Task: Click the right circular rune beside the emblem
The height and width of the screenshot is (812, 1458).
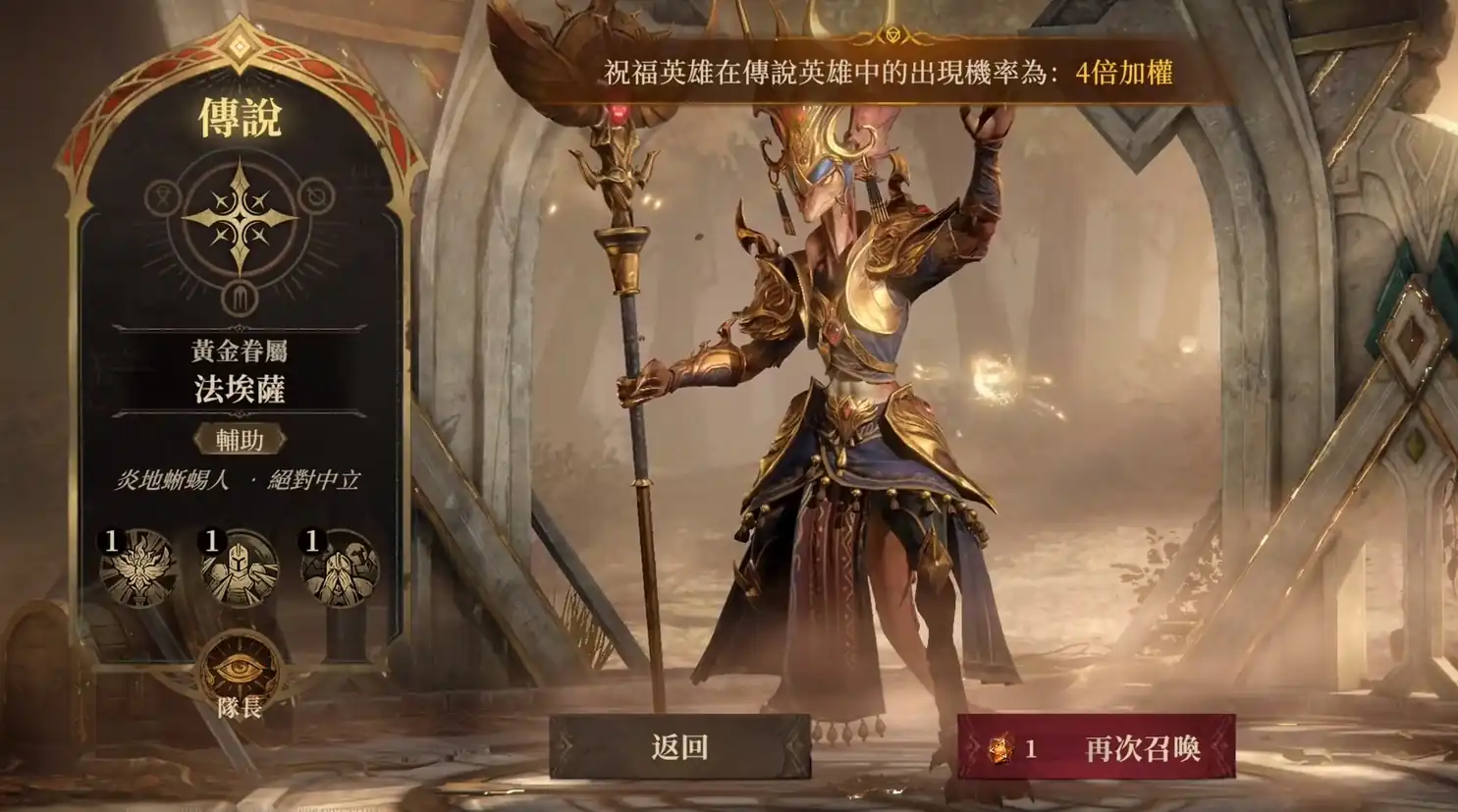Action: (x=315, y=197)
